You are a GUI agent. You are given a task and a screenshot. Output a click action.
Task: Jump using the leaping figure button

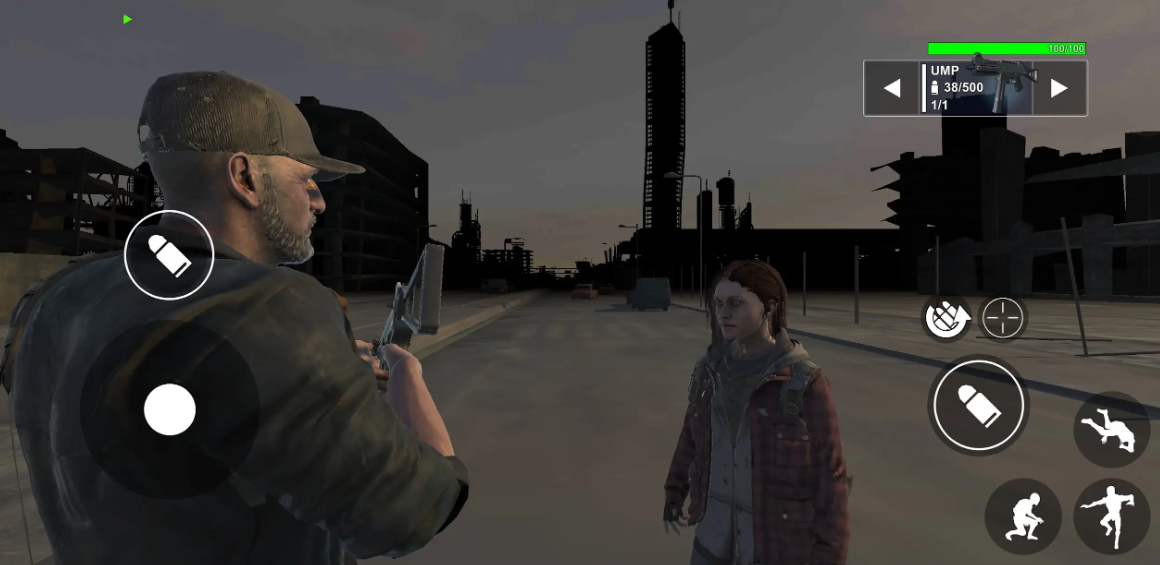[x=1111, y=516]
